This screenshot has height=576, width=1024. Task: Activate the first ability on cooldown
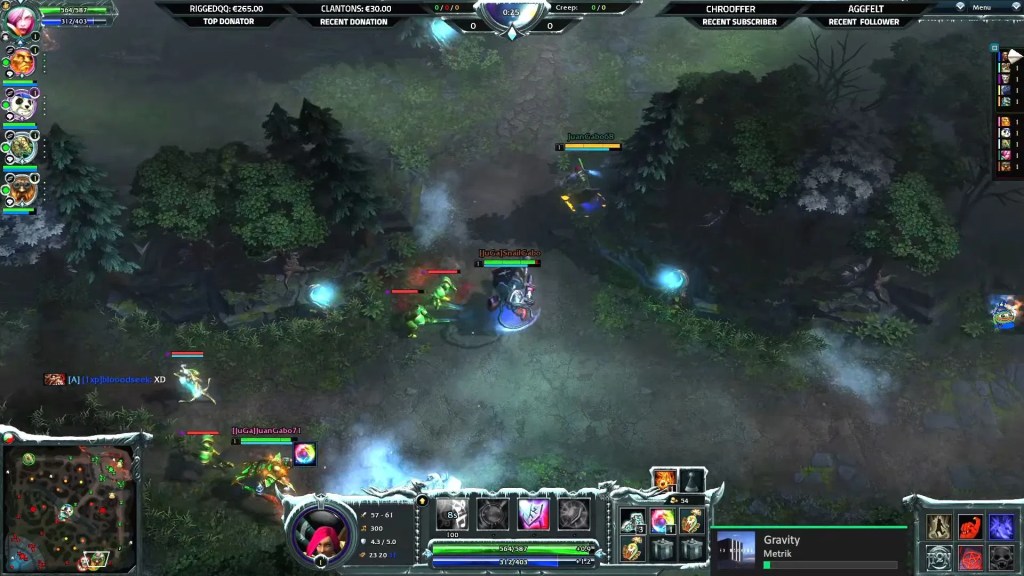point(451,514)
